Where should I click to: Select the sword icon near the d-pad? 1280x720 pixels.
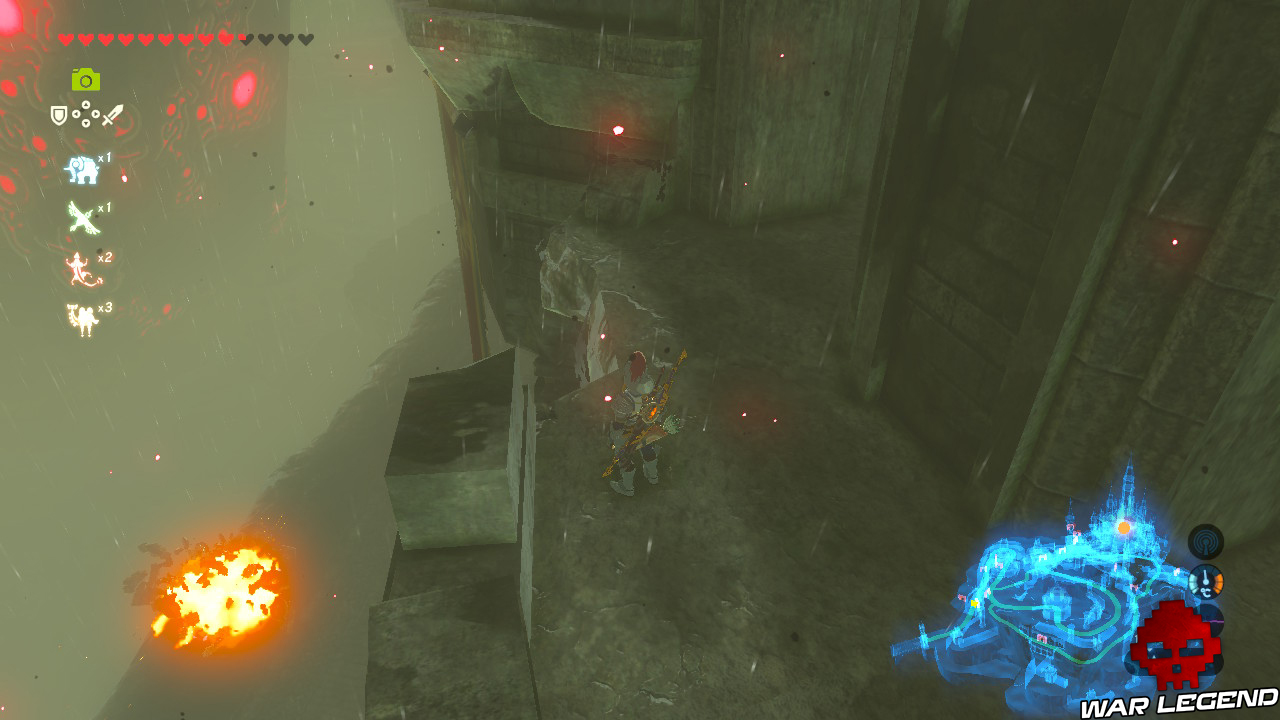(112, 113)
